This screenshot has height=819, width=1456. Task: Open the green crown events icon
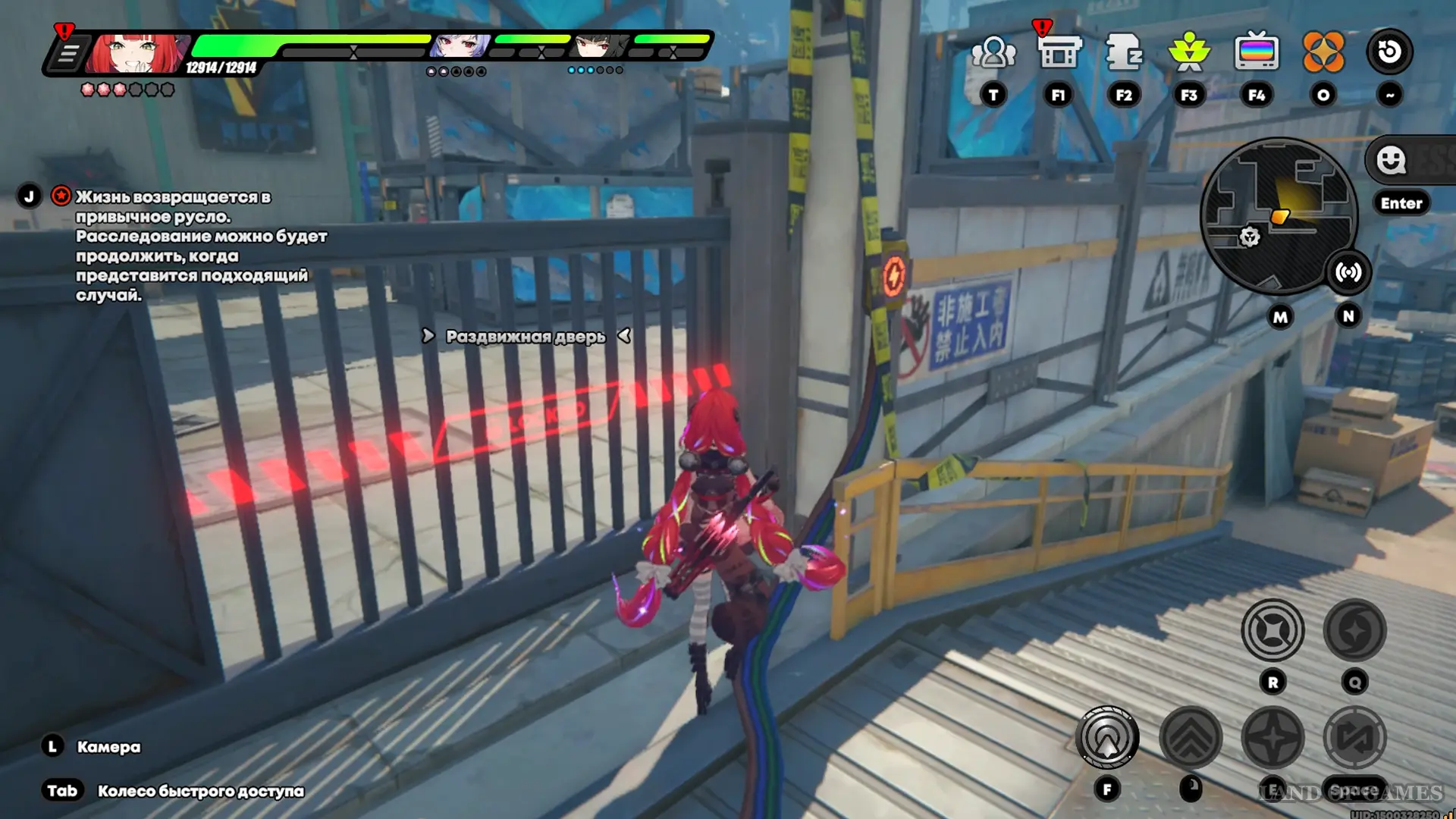click(x=1188, y=52)
